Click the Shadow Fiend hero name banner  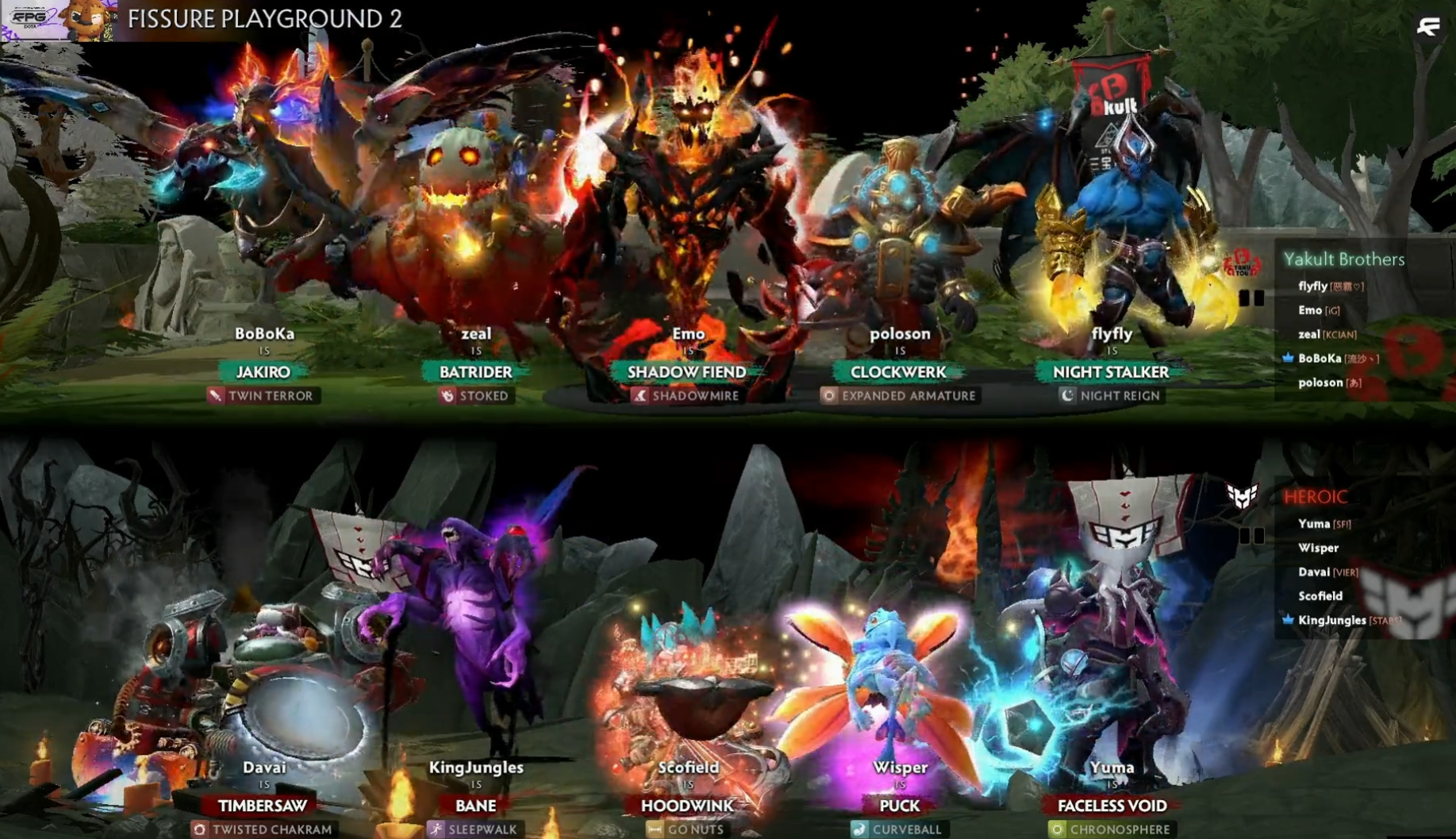687,371
